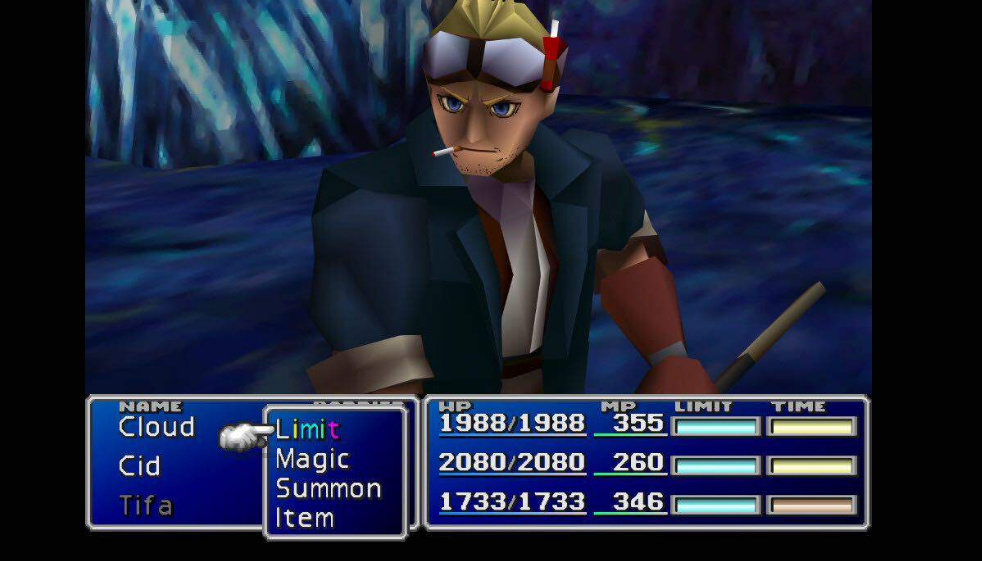Open the Summon command list

point(328,489)
